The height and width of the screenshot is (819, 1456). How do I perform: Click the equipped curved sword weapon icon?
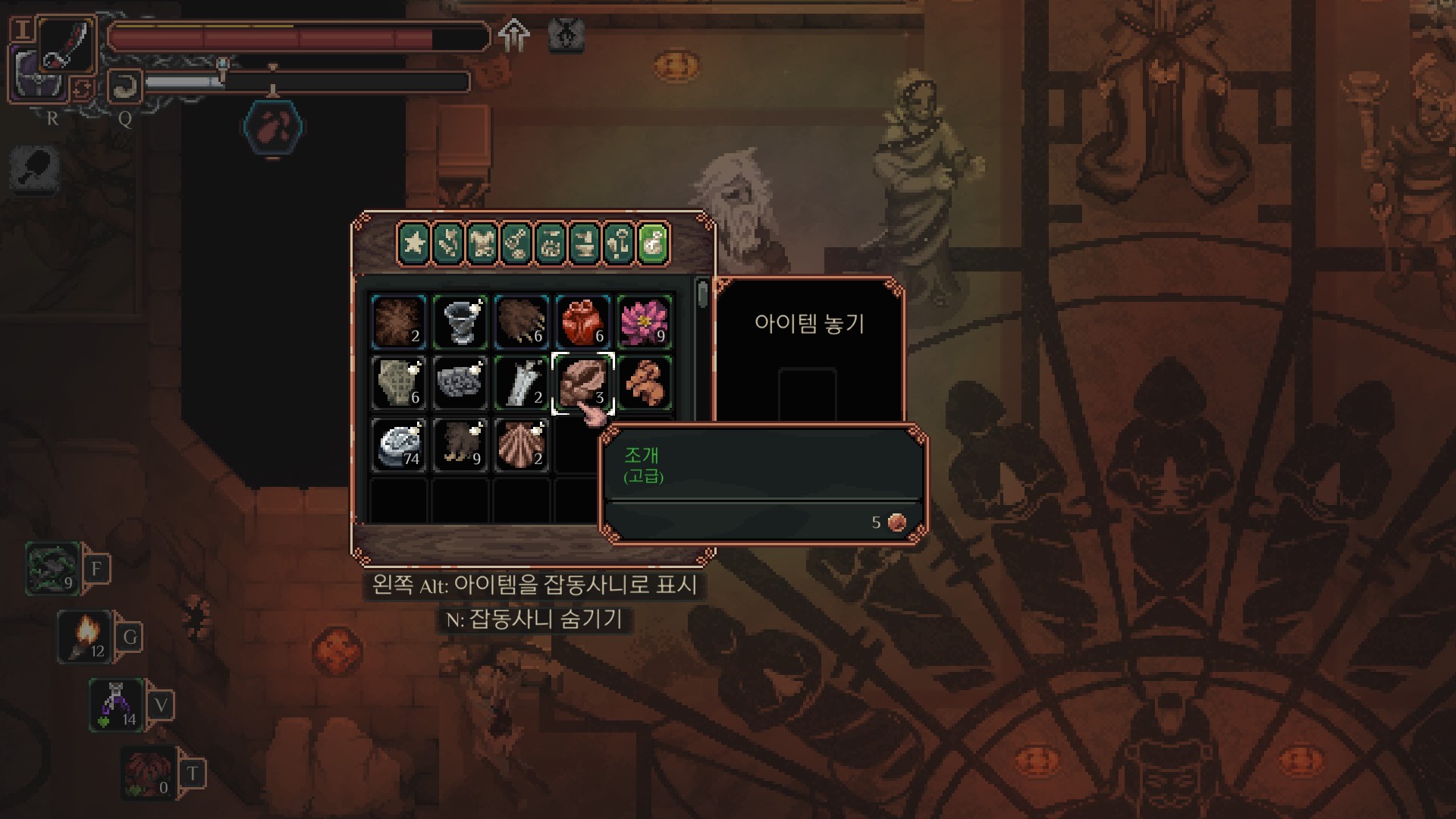click(x=67, y=45)
